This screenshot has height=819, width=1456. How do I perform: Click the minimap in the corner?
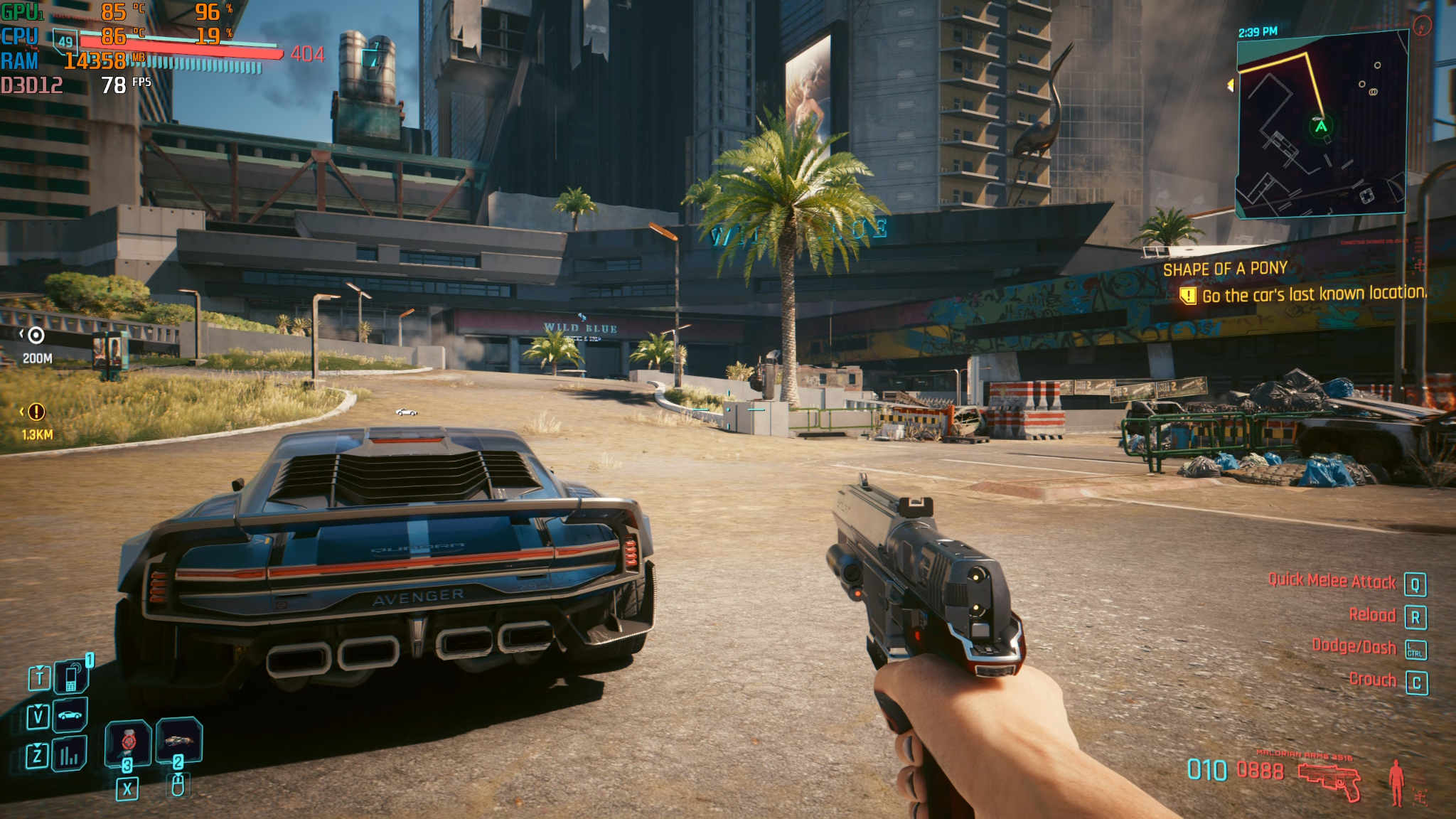point(1322,125)
